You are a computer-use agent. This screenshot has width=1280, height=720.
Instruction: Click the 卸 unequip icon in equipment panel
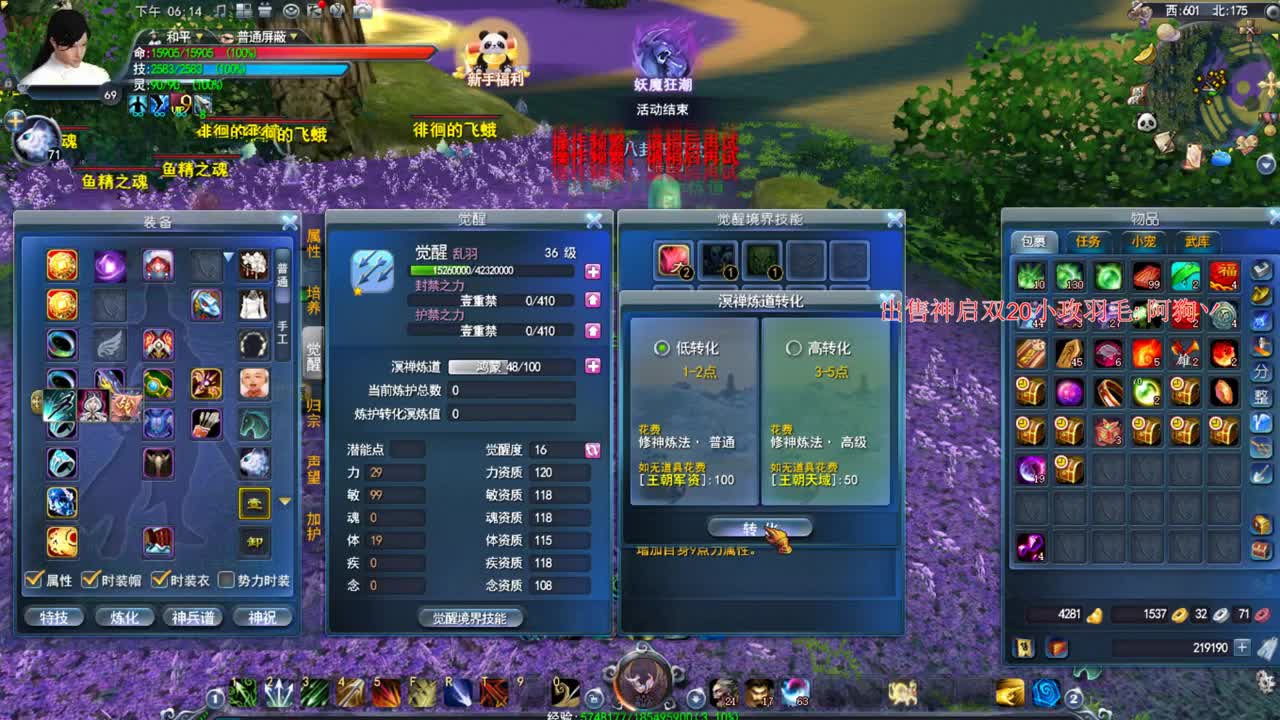pos(255,543)
